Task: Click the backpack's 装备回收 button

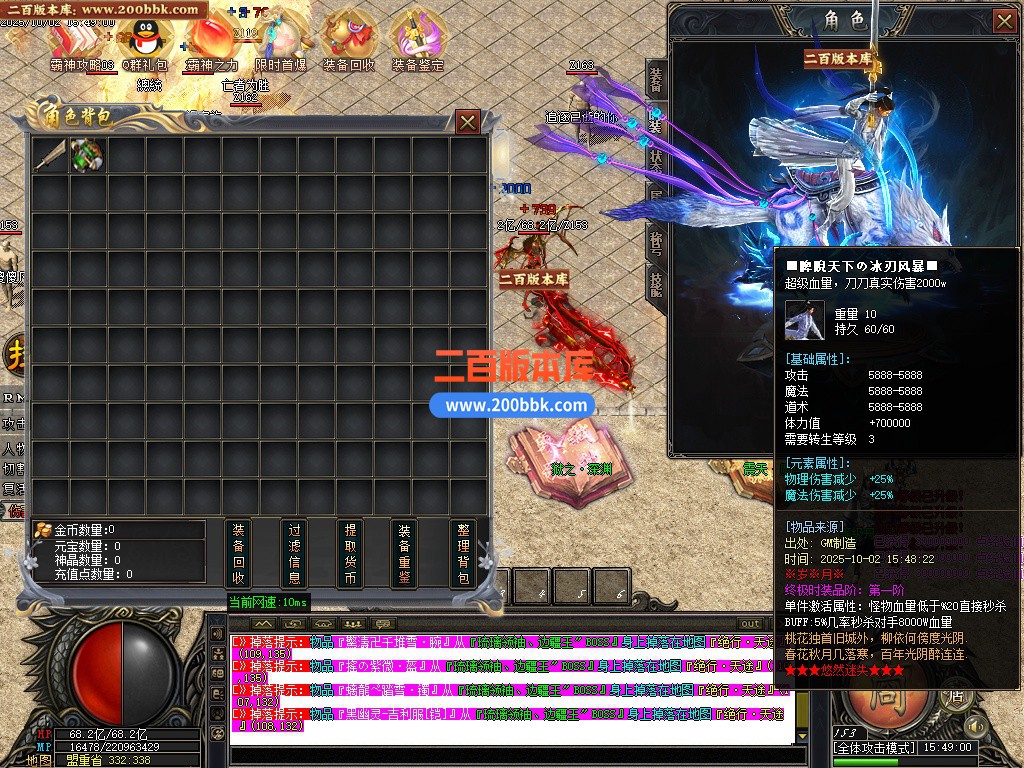Action: 238,553
